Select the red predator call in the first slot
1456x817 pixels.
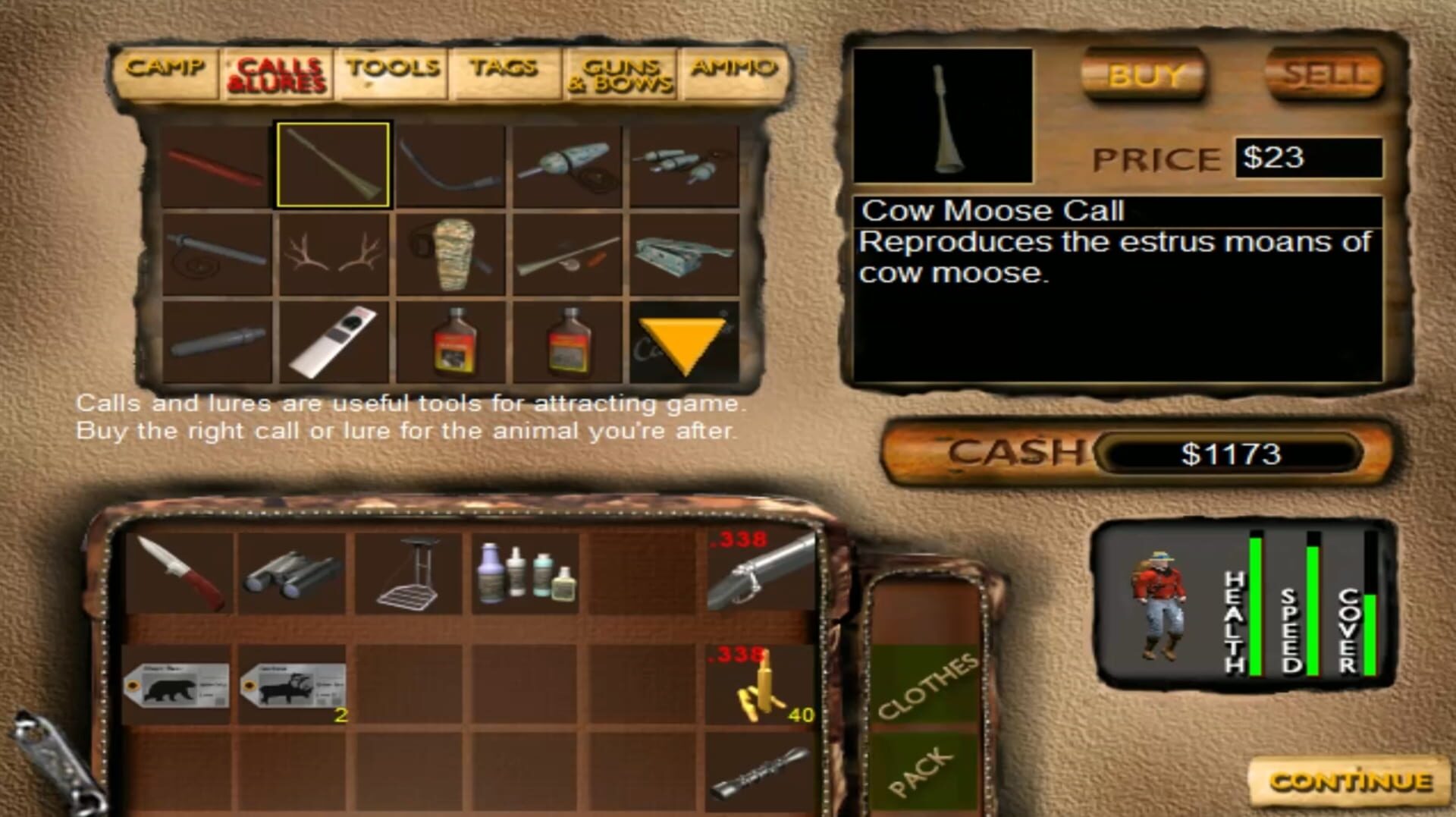(218, 162)
